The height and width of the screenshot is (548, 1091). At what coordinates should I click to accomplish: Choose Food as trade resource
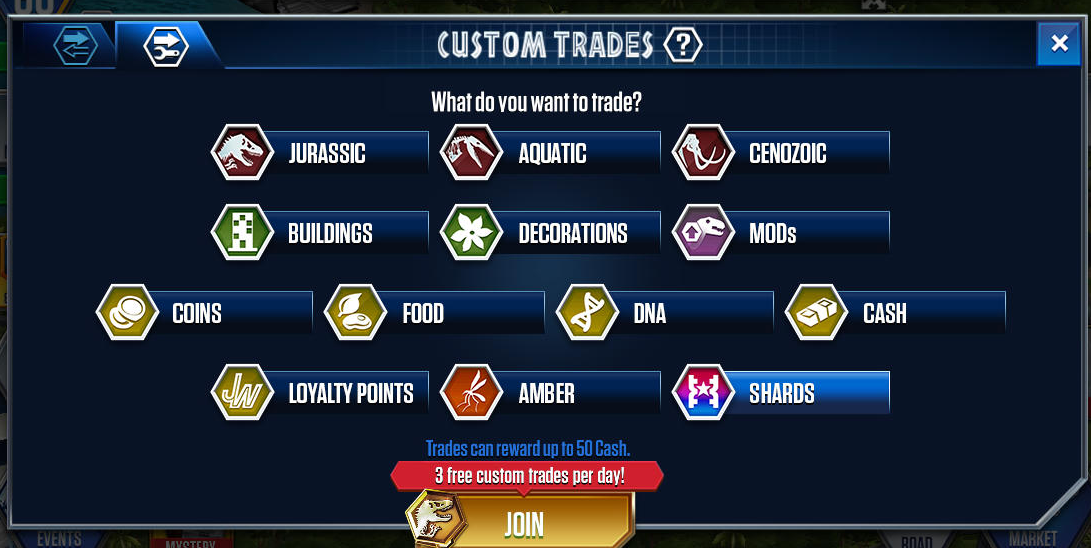point(435,313)
